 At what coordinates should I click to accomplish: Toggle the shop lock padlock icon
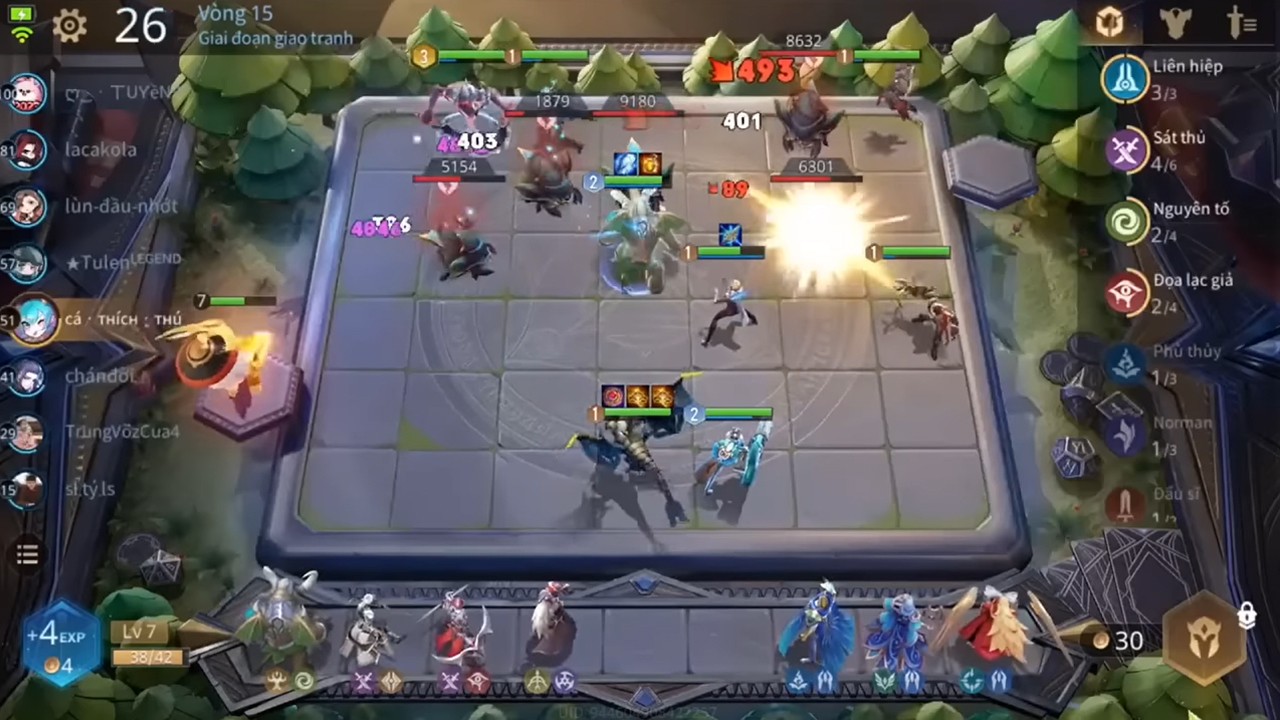click(1246, 616)
